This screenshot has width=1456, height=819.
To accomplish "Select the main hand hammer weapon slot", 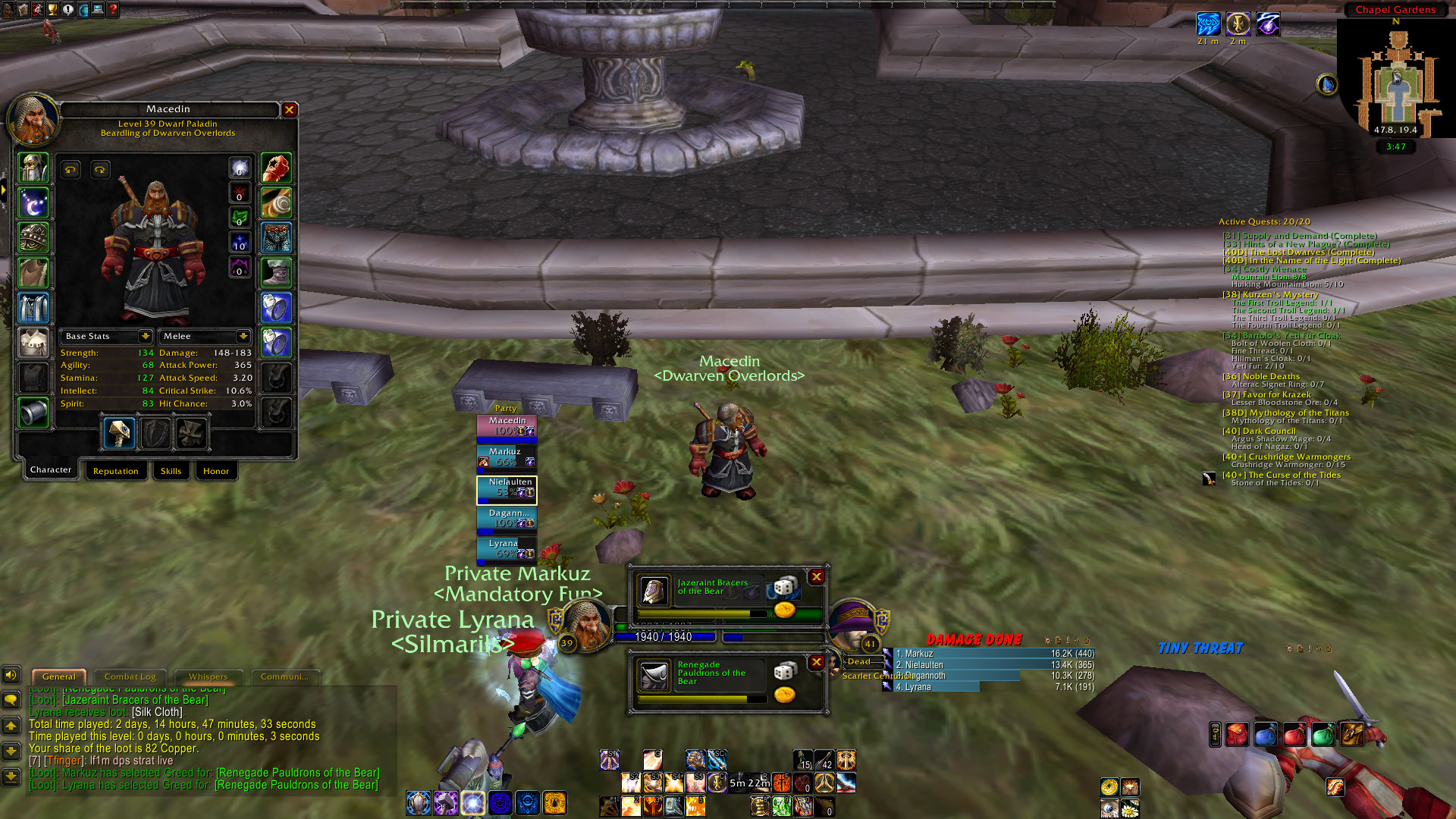I will point(119,433).
